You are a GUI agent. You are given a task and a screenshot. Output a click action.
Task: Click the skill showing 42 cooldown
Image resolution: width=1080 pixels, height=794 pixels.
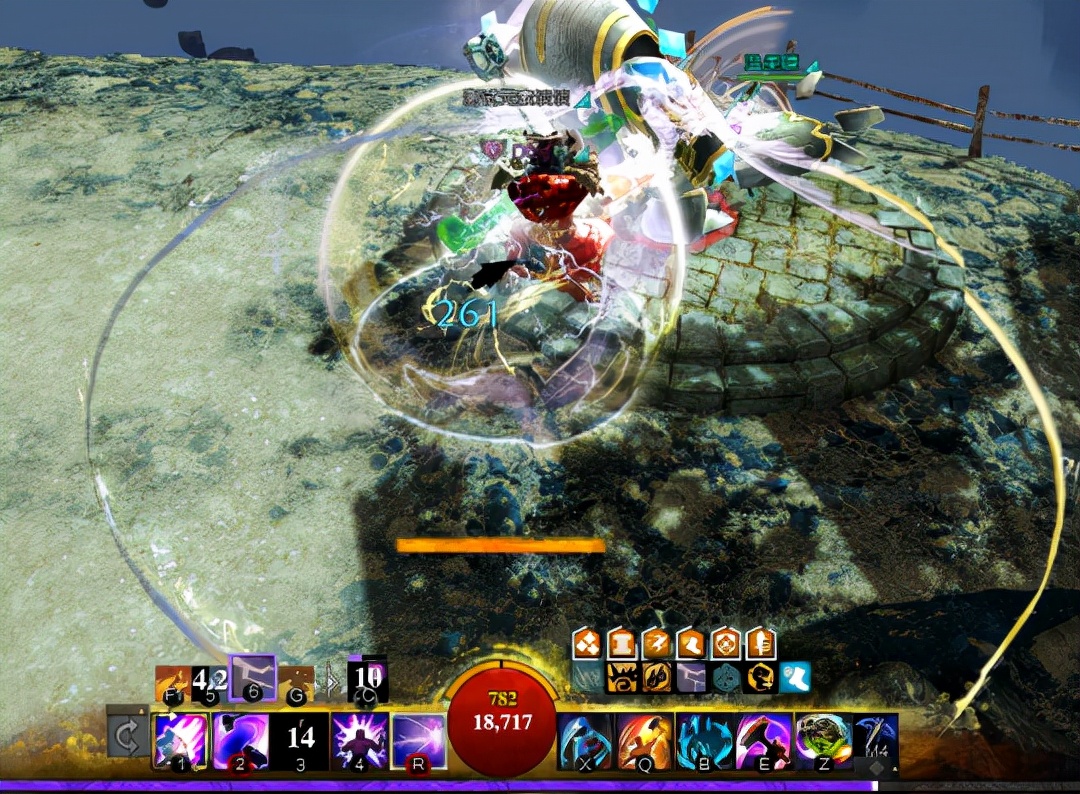pyautogui.click(x=210, y=683)
